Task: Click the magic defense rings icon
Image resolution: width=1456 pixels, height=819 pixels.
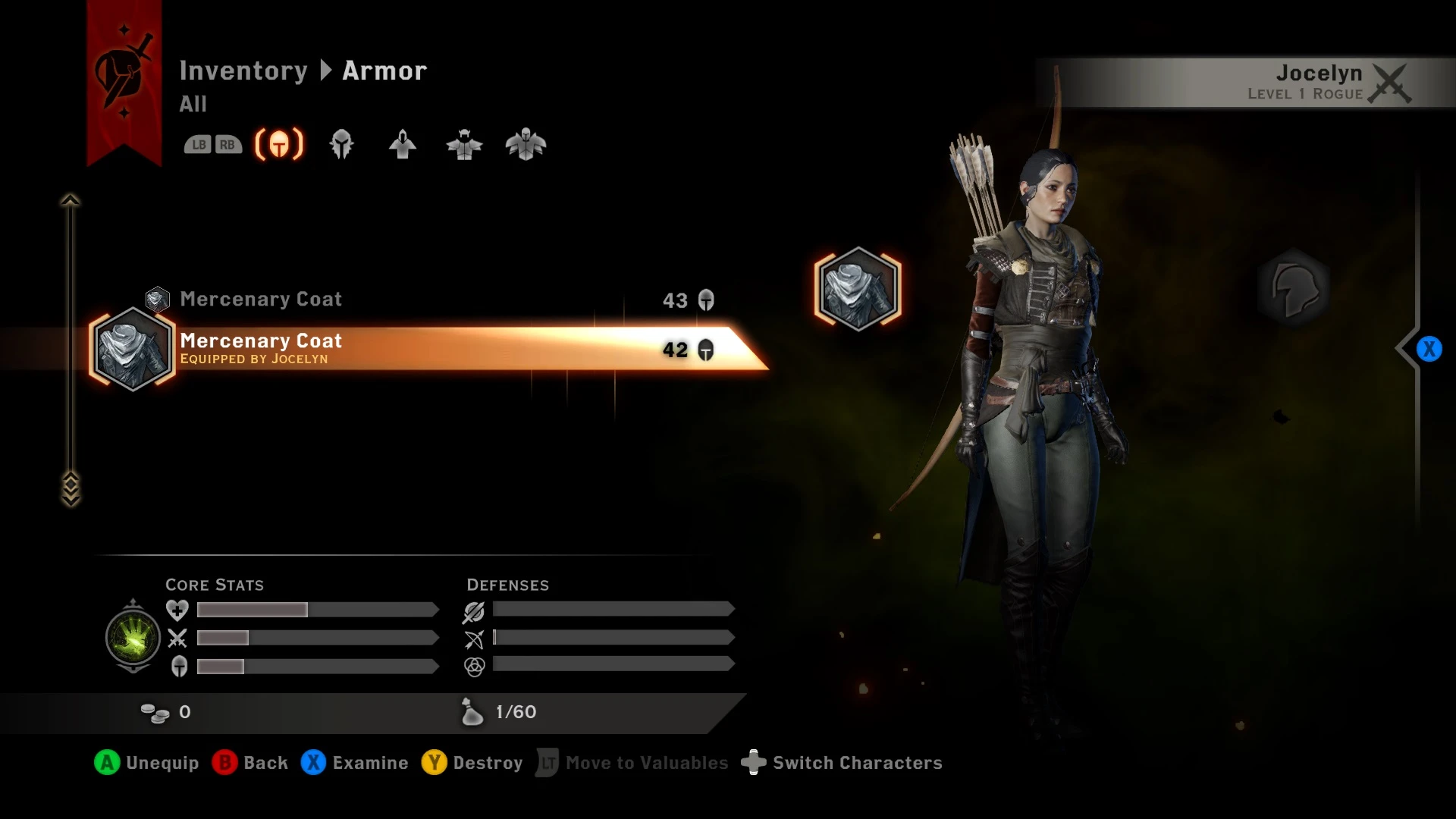Action: pyautogui.click(x=473, y=667)
